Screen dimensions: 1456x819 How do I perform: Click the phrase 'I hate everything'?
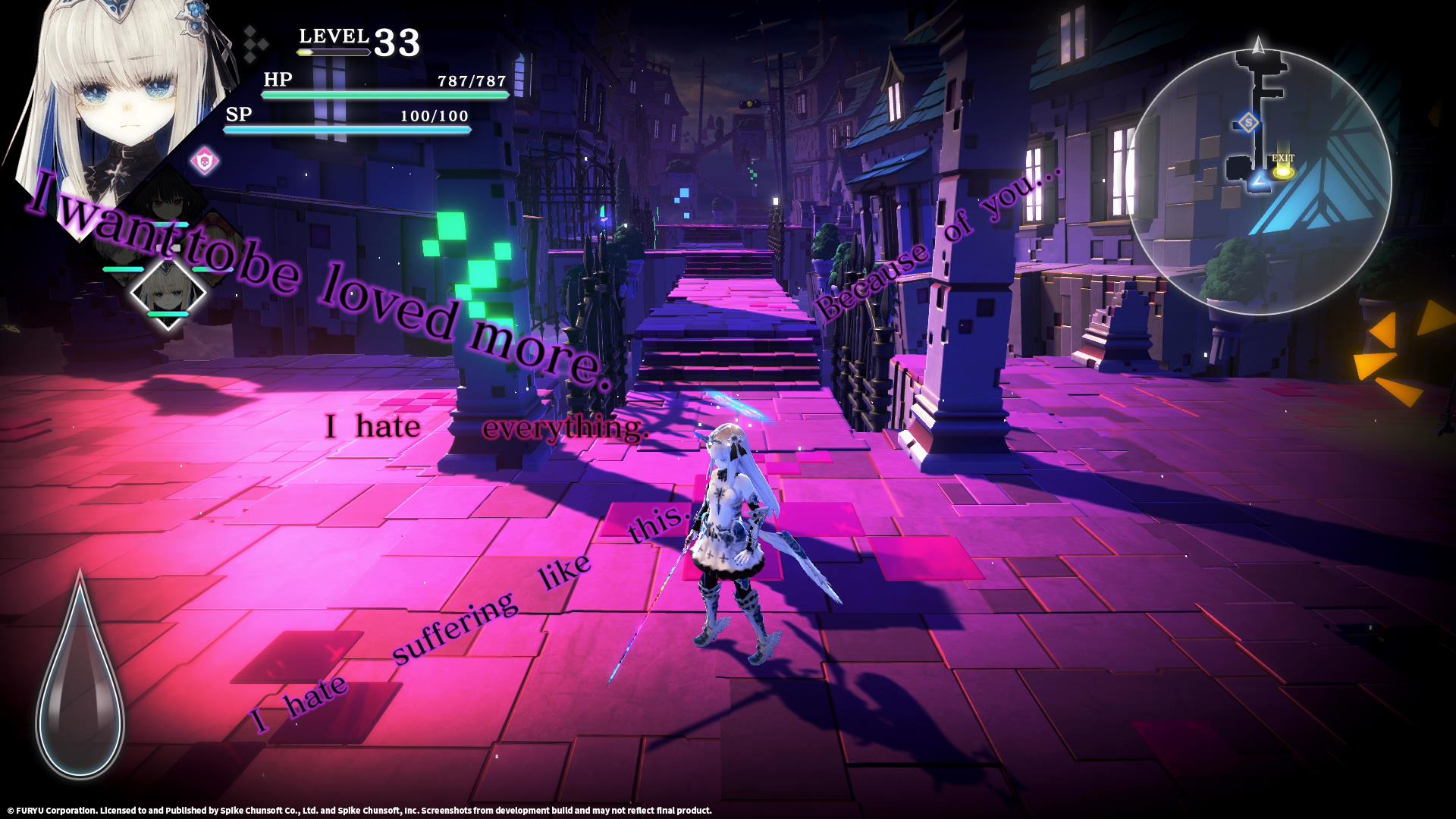(x=485, y=428)
